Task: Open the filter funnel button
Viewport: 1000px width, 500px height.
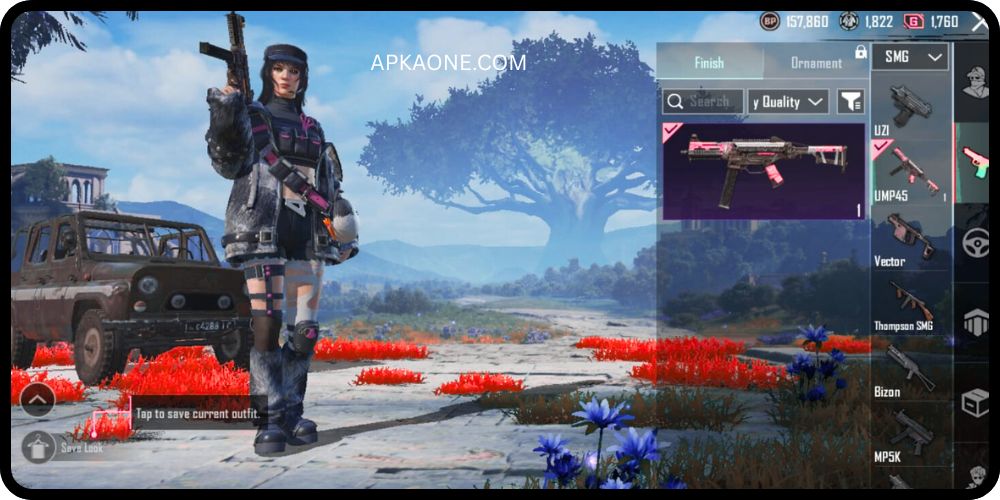Action: point(850,101)
